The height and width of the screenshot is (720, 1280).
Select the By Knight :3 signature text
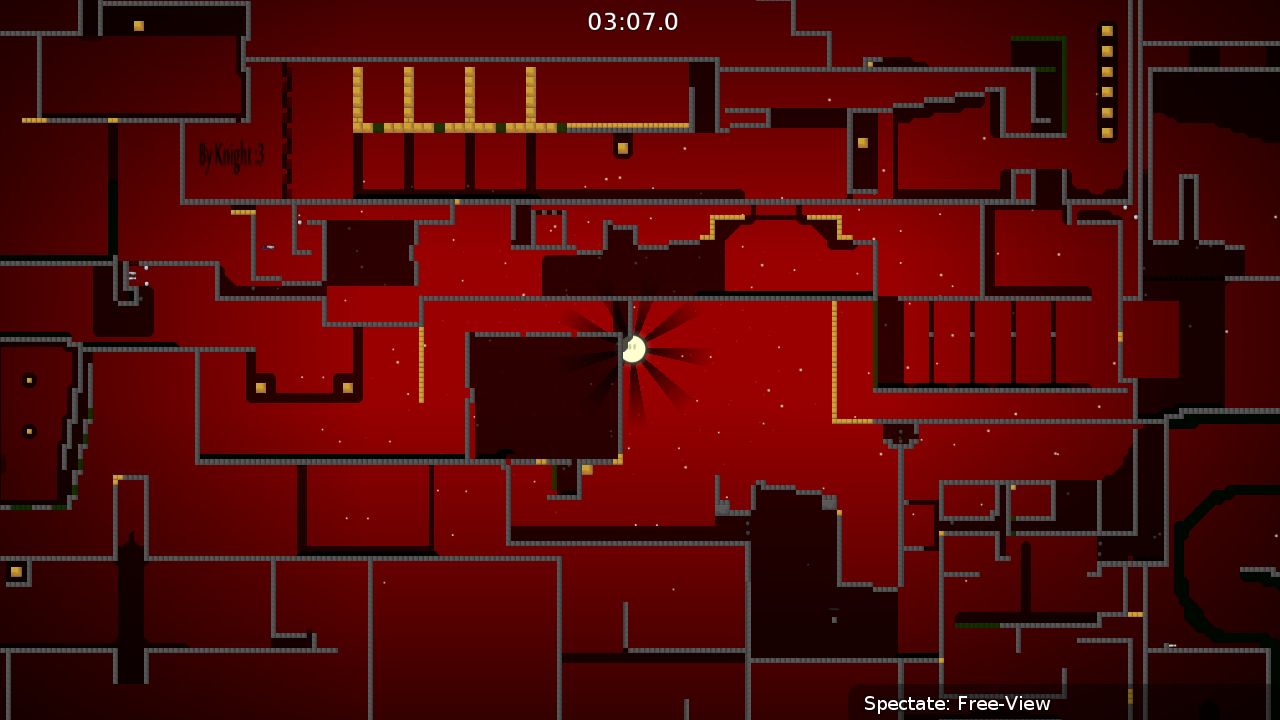pos(228,153)
